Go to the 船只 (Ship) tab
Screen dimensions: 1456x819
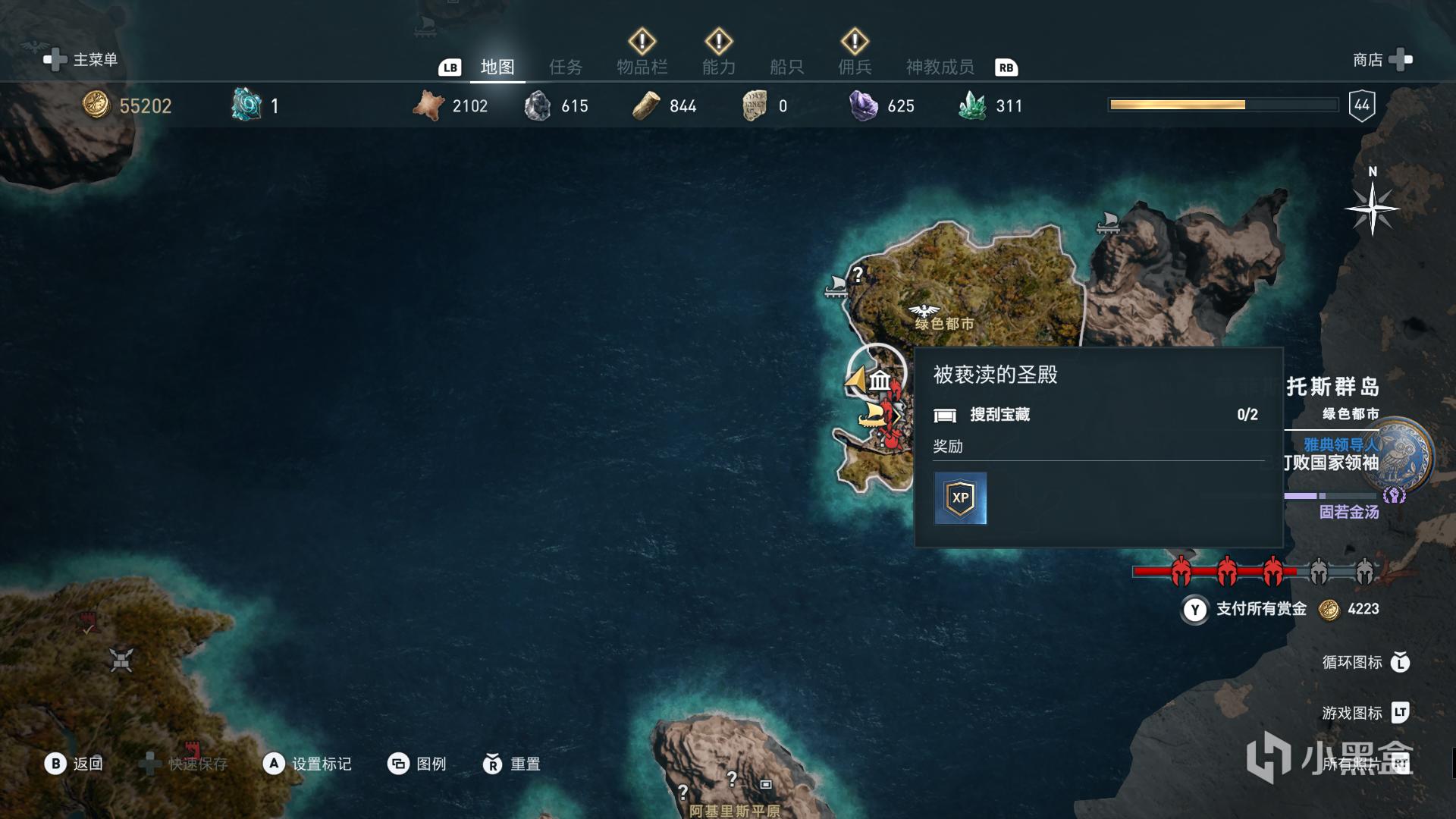tap(786, 67)
